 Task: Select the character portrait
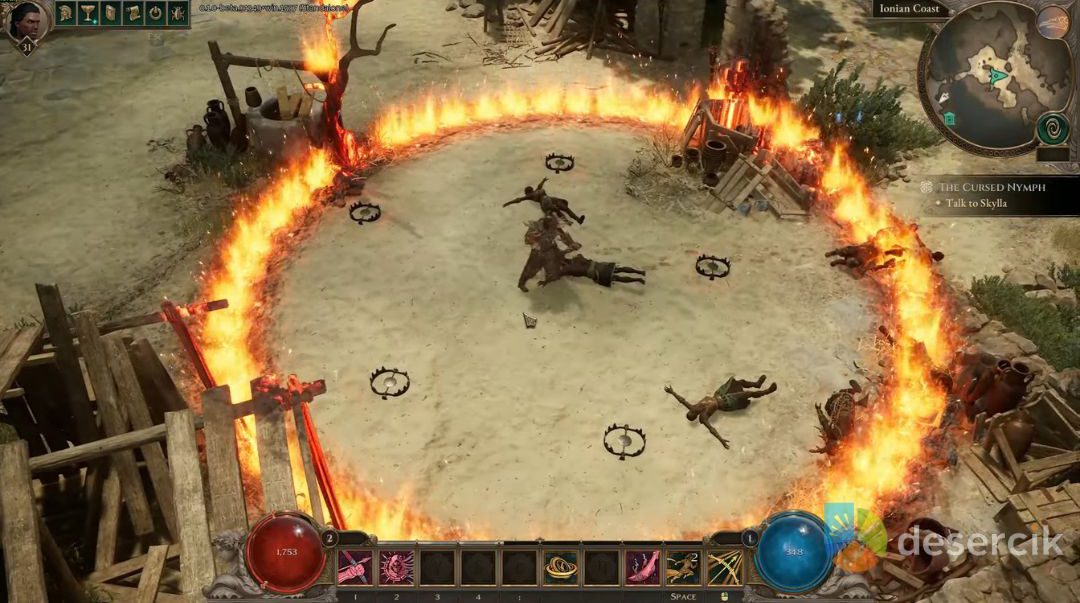[28, 22]
